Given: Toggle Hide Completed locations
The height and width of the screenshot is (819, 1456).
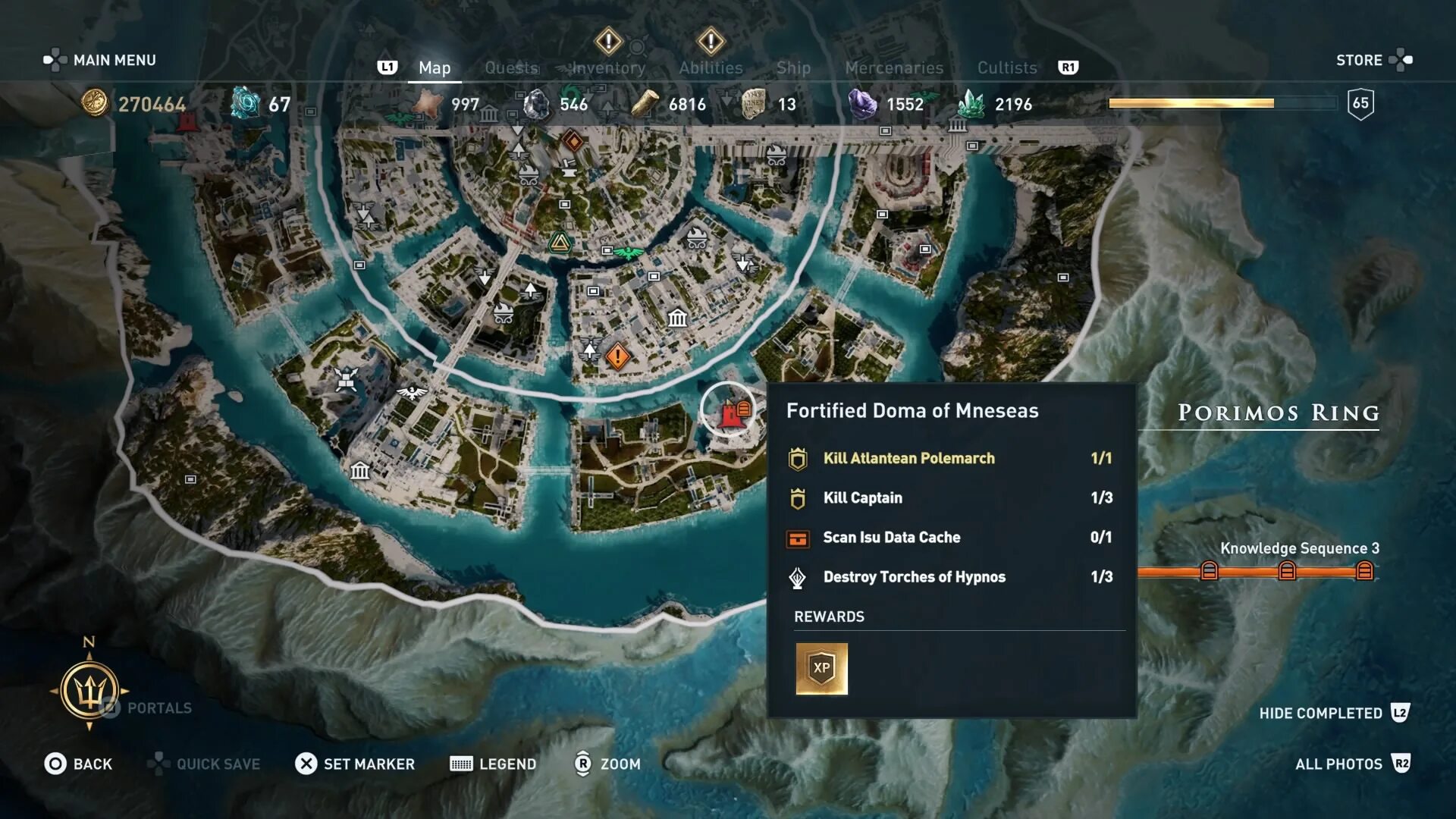Looking at the screenshot, I should point(1333,713).
